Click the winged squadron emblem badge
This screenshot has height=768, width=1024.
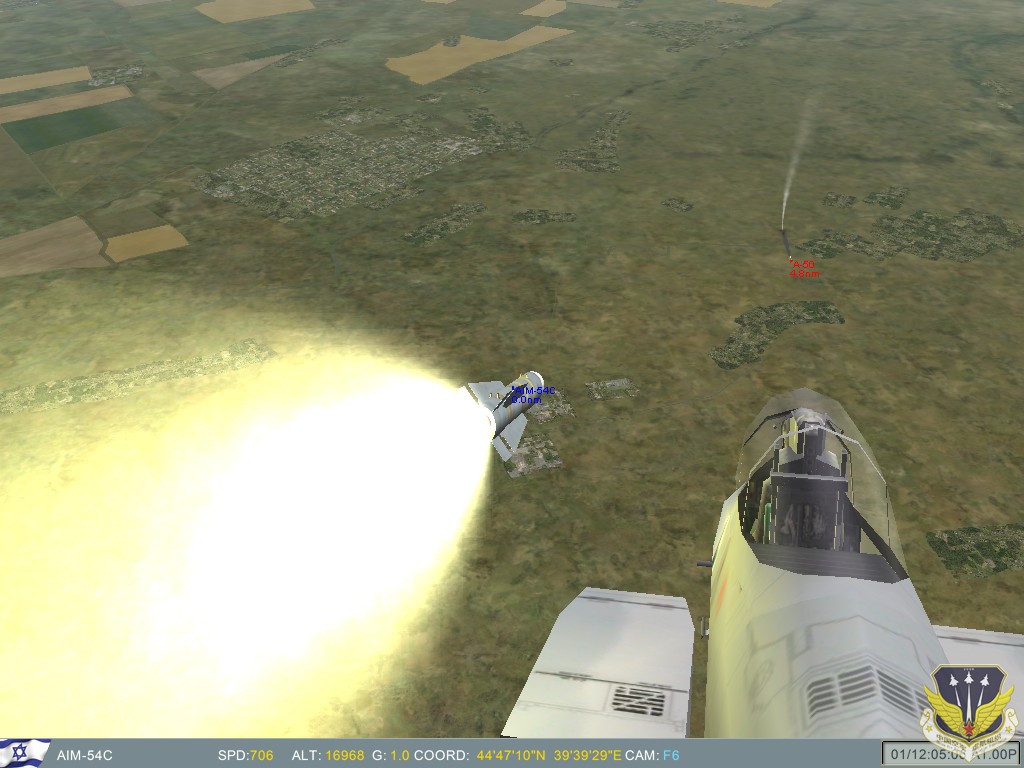969,701
